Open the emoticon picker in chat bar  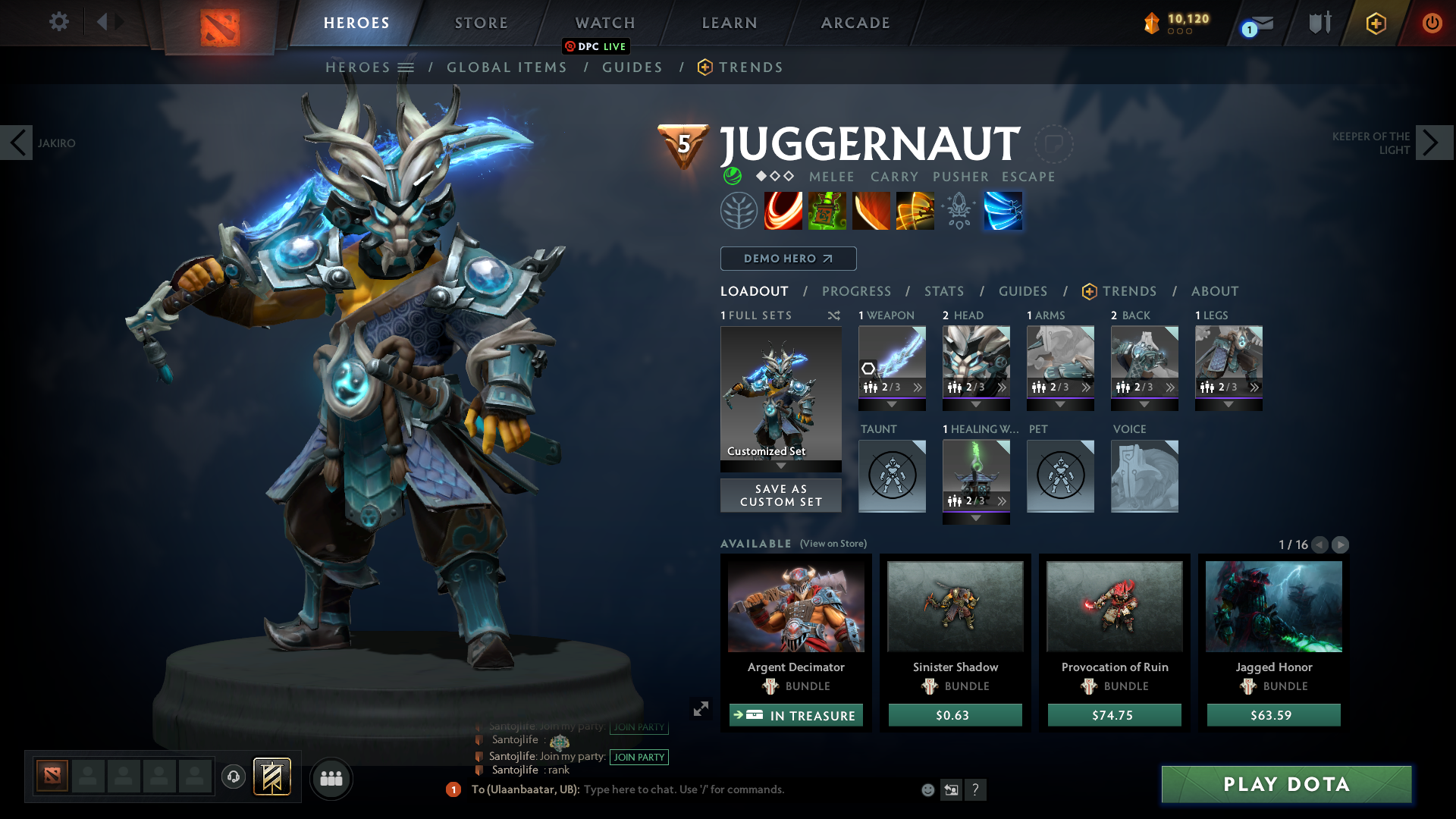tap(927, 789)
